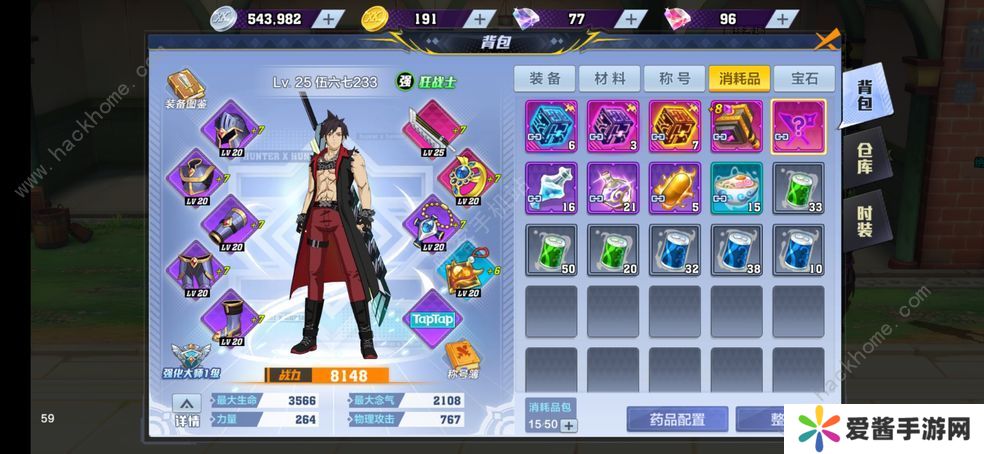
Task: Pick the blue can stack of 38
Action: coord(737,249)
